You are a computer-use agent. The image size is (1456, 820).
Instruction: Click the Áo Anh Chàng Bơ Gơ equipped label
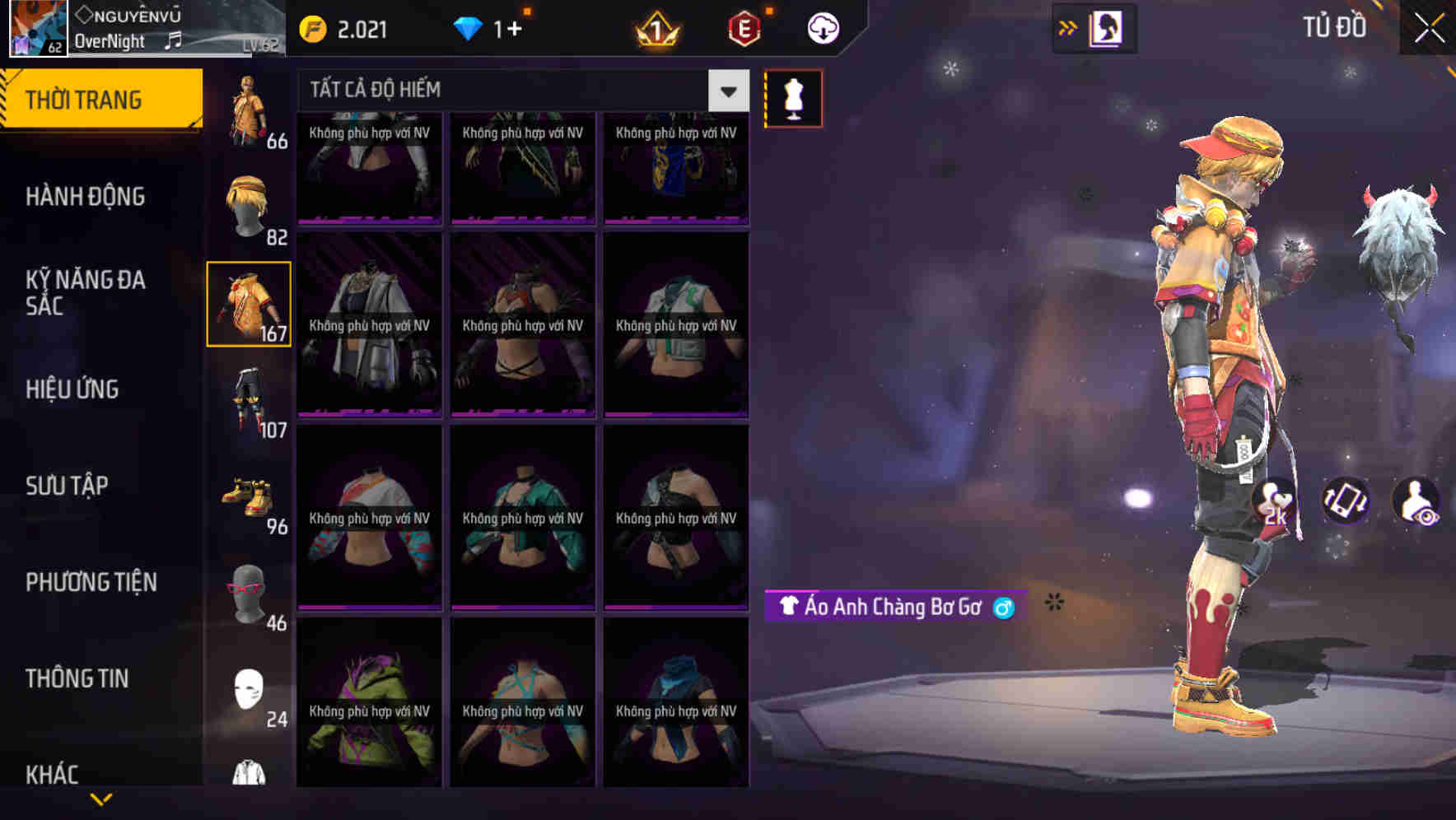892,607
